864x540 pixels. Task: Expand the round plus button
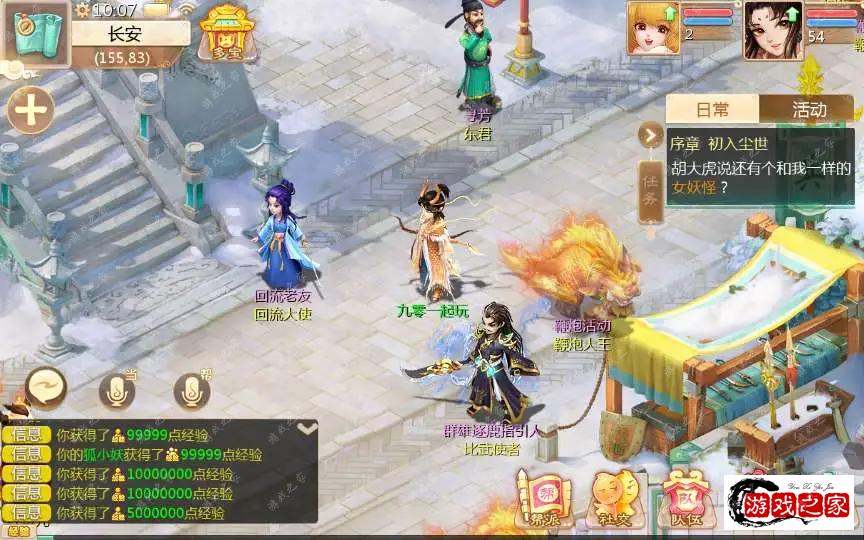[32, 110]
